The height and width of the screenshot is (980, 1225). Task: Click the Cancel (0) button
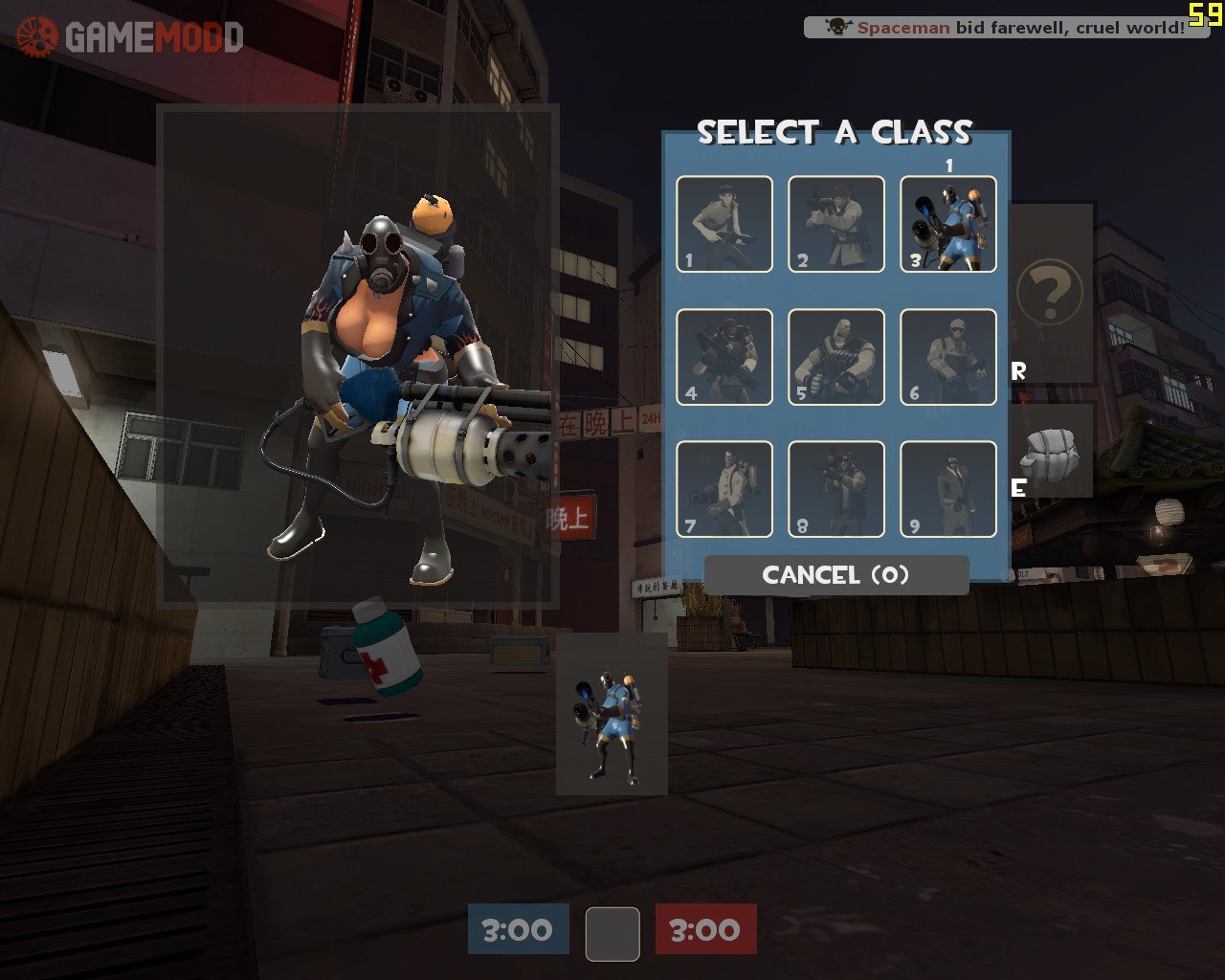pyautogui.click(x=836, y=575)
